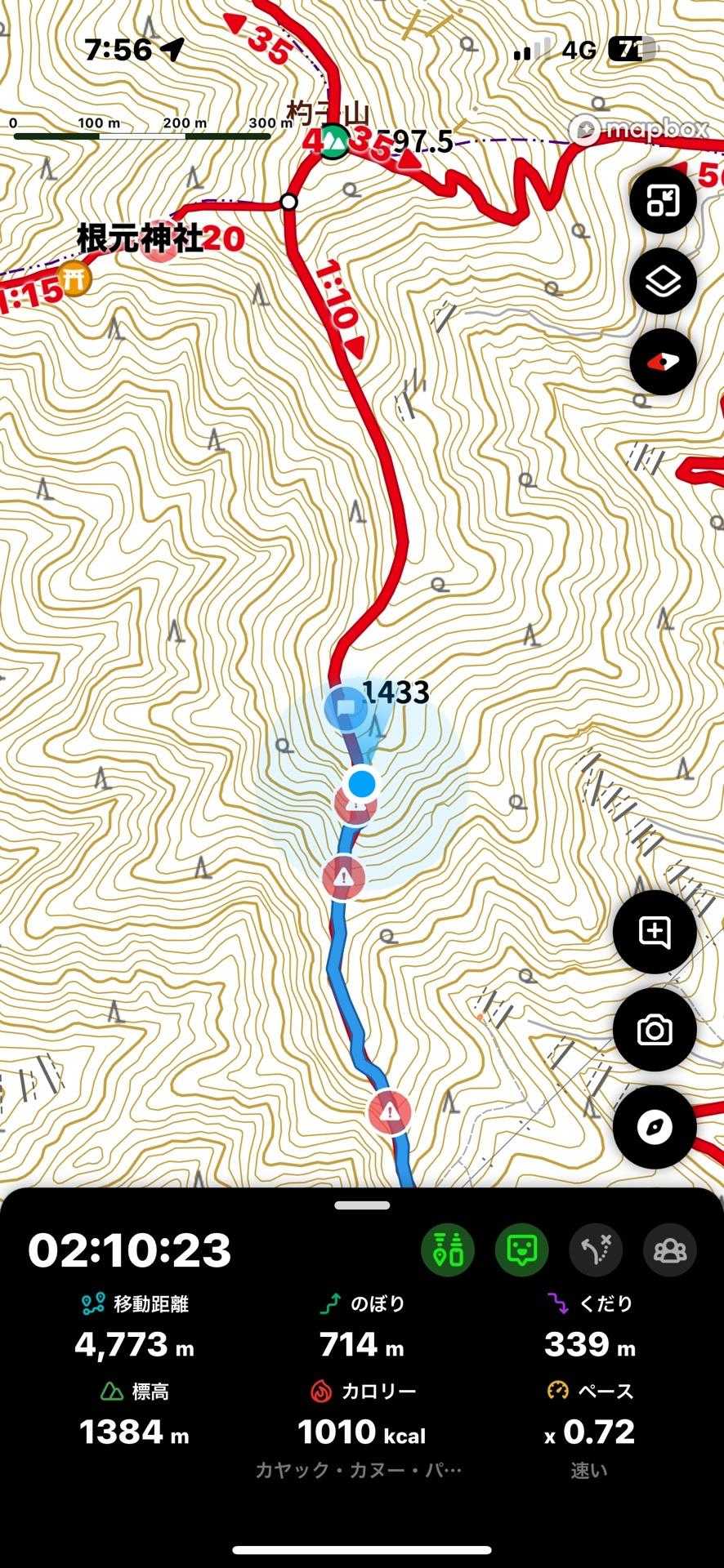Viewport: 724px width, 1568px height.
Task: Toggle the green smiling speech-bubble icon
Action: [521, 1249]
